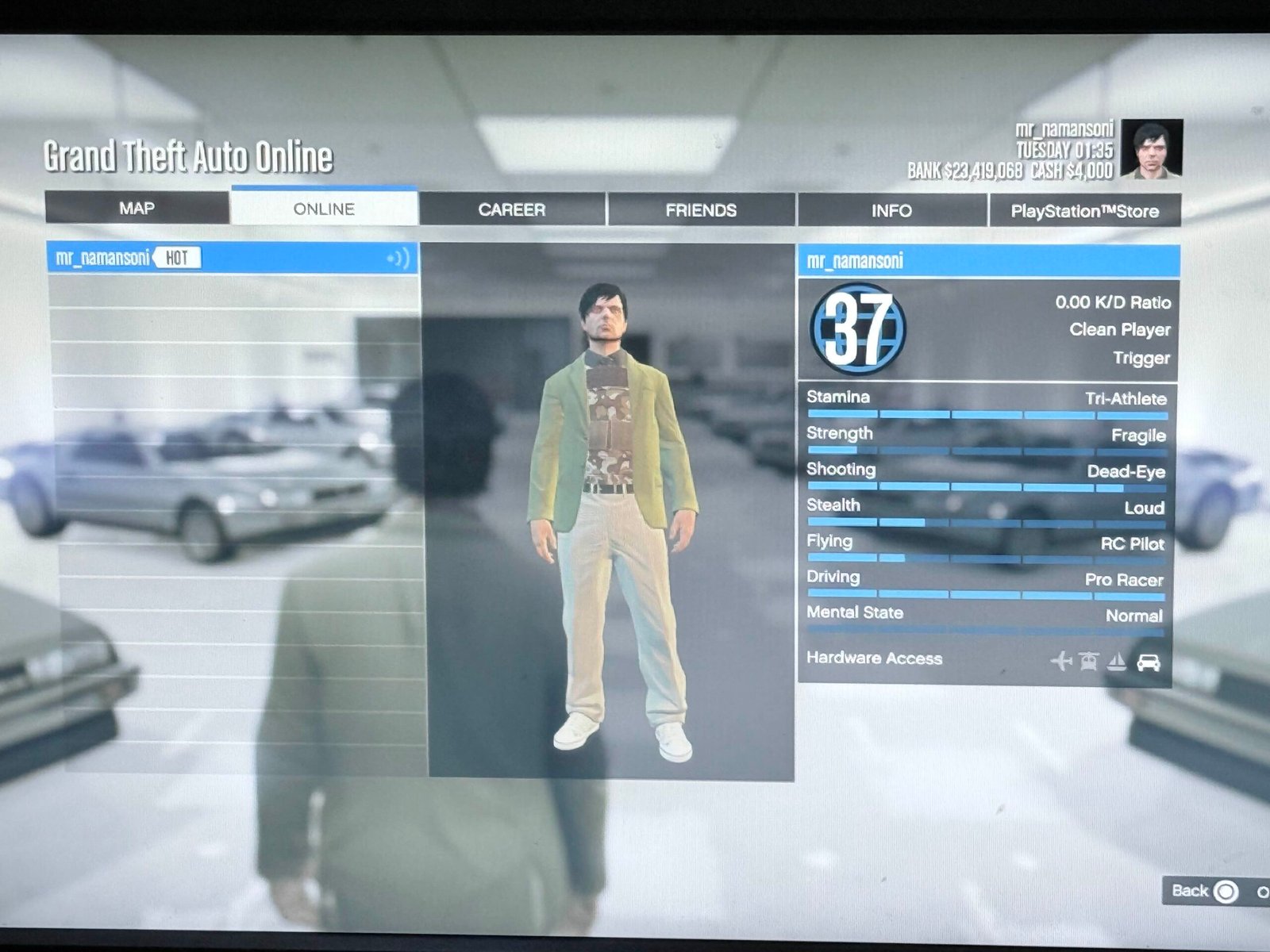Open the PlayStation Store tab
1270x952 pixels.
tap(1084, 211)
